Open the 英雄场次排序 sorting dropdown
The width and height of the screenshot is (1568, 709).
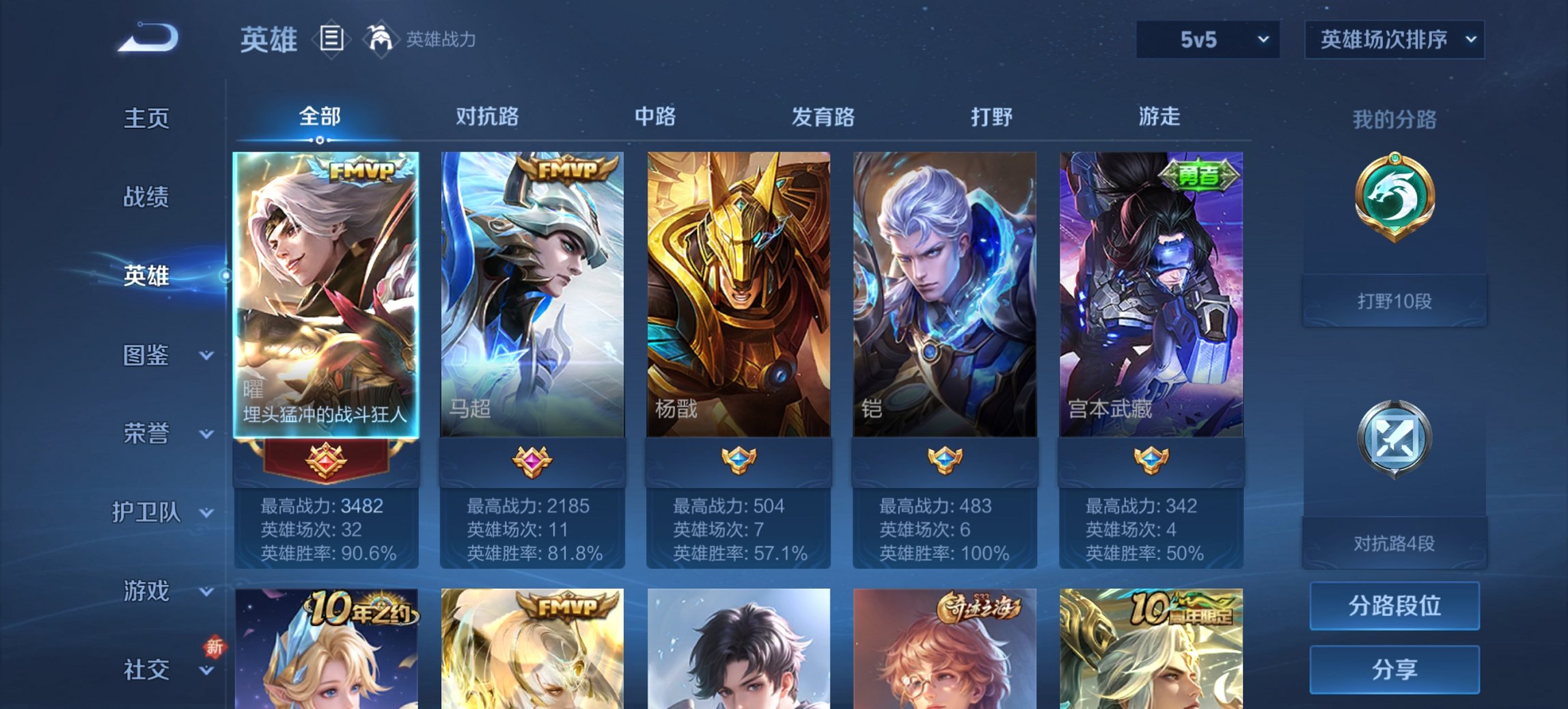[x=1392, y=40]
